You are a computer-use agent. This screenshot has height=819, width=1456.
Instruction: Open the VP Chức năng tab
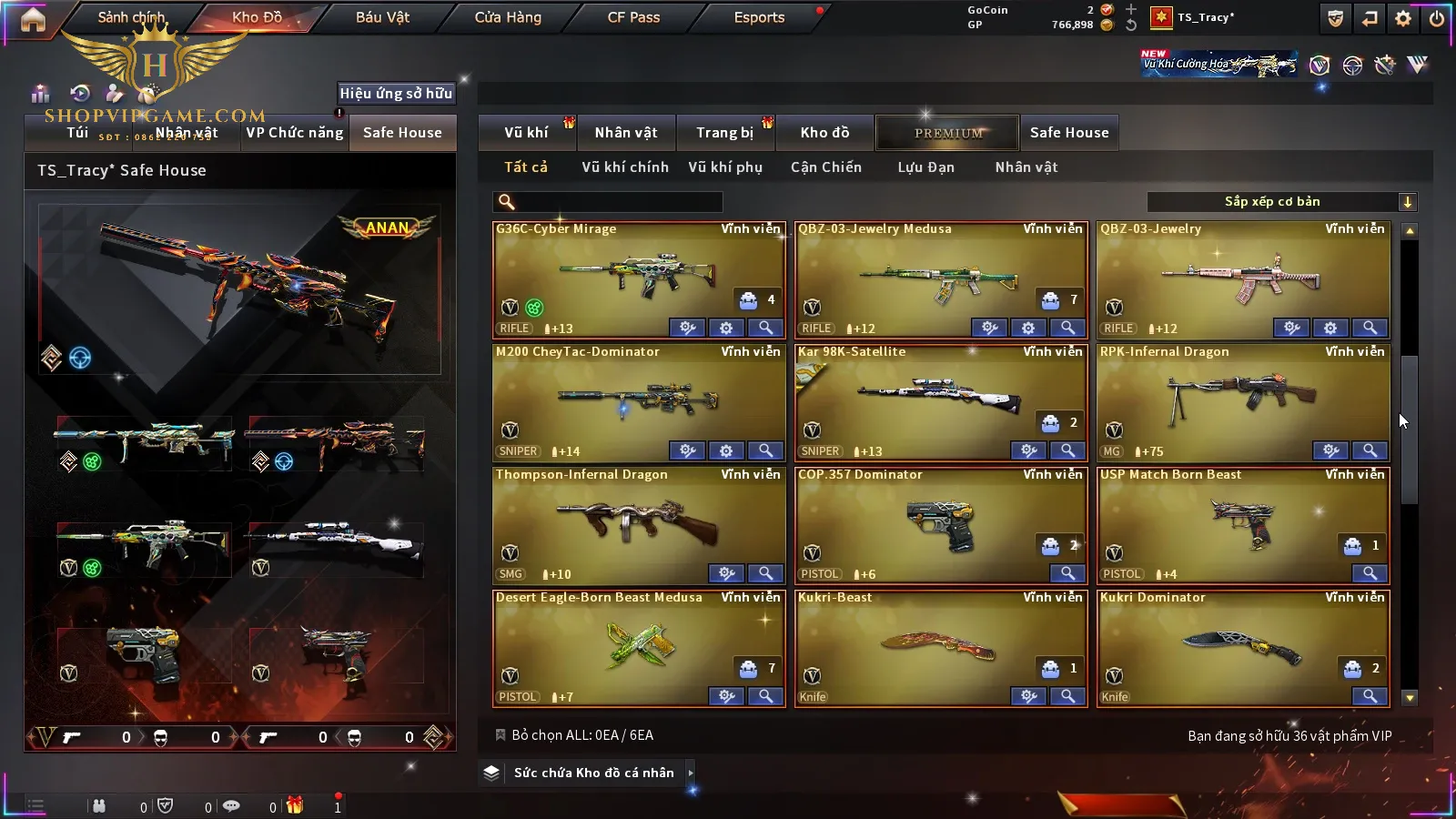point(295,133)
